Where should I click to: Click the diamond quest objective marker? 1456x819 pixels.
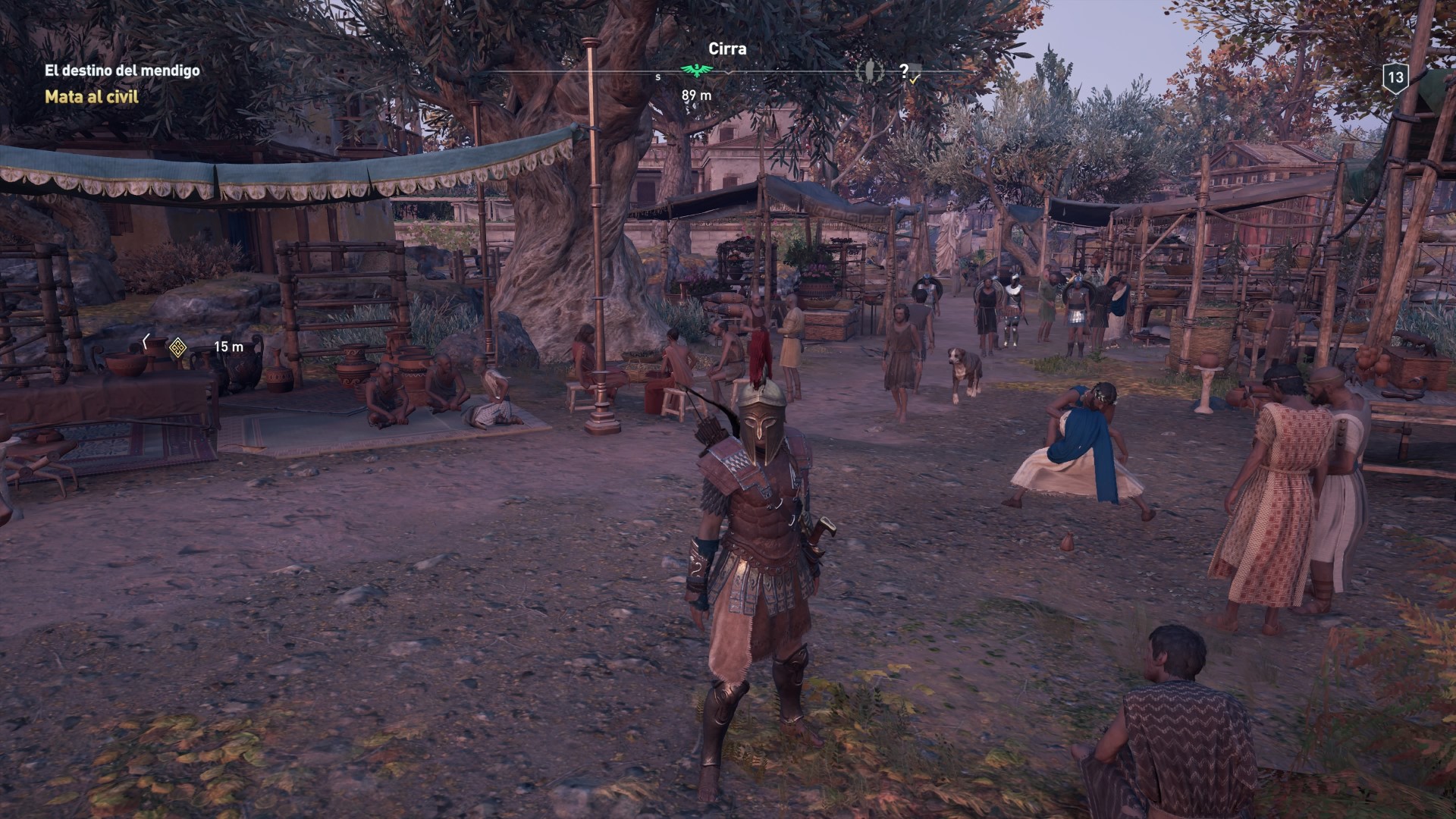coord(177,347)
